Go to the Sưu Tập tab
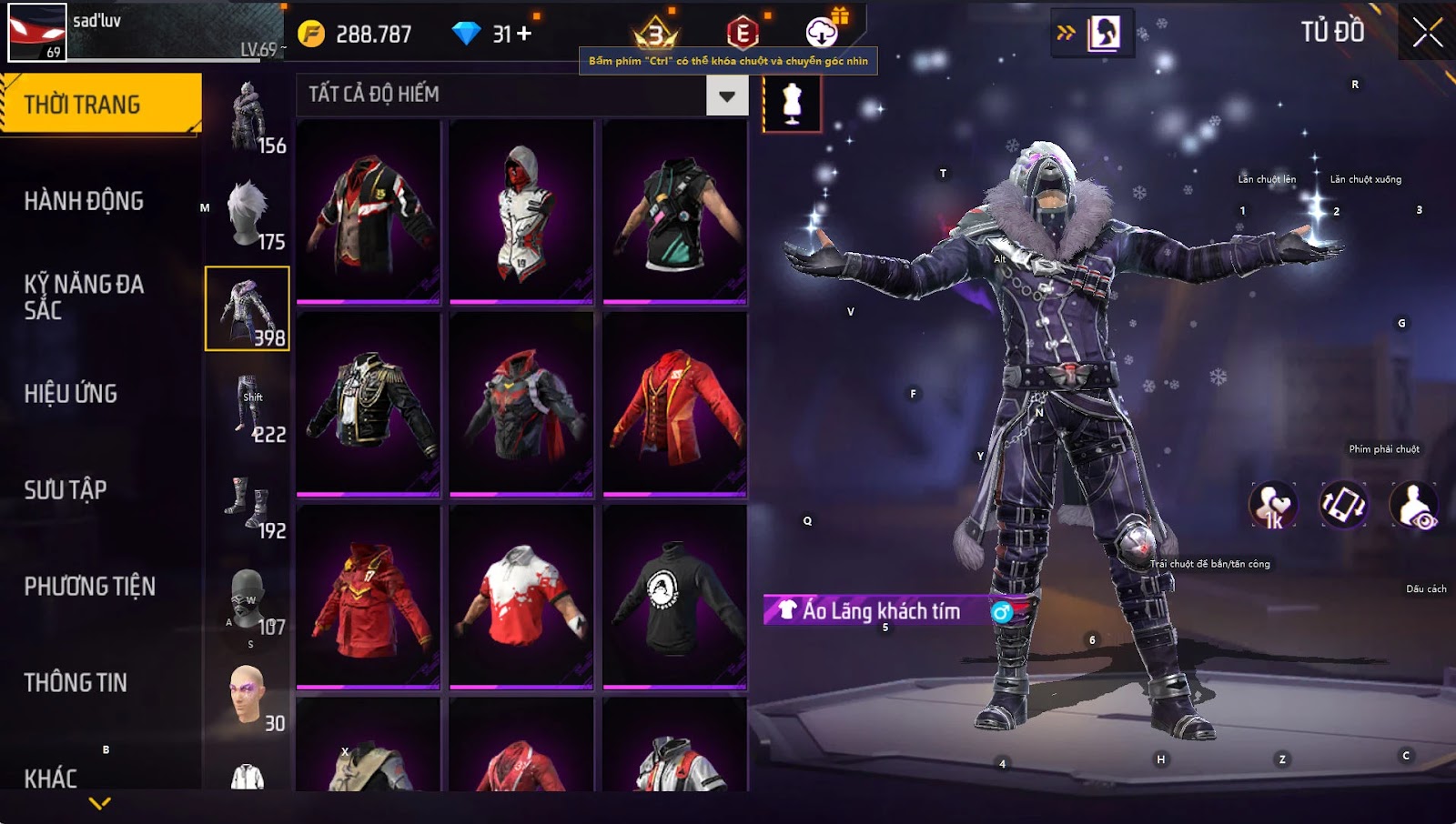The image size is (1456, 824). tap(66, 490)
